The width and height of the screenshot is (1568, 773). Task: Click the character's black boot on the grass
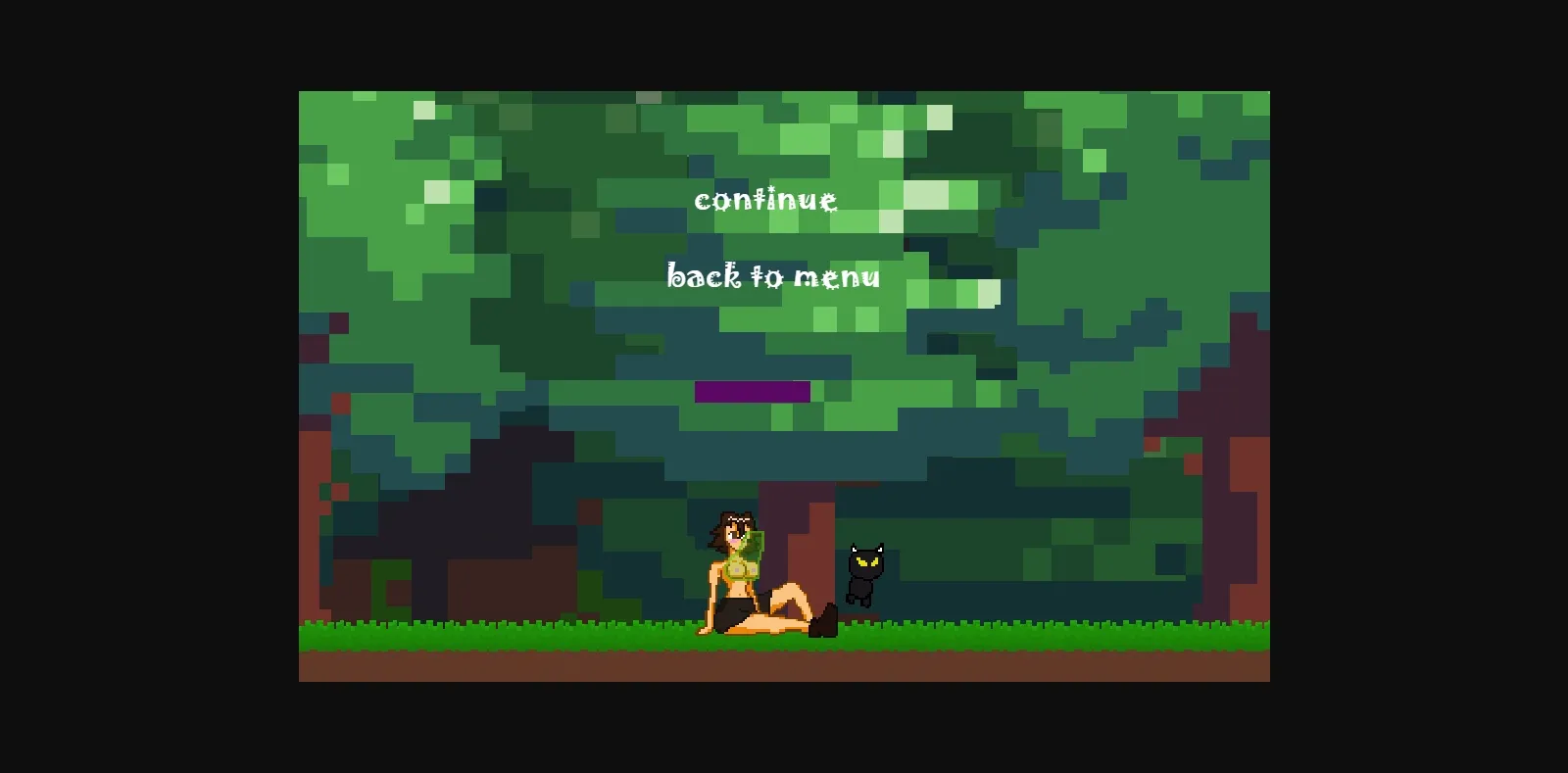point(821,622)
